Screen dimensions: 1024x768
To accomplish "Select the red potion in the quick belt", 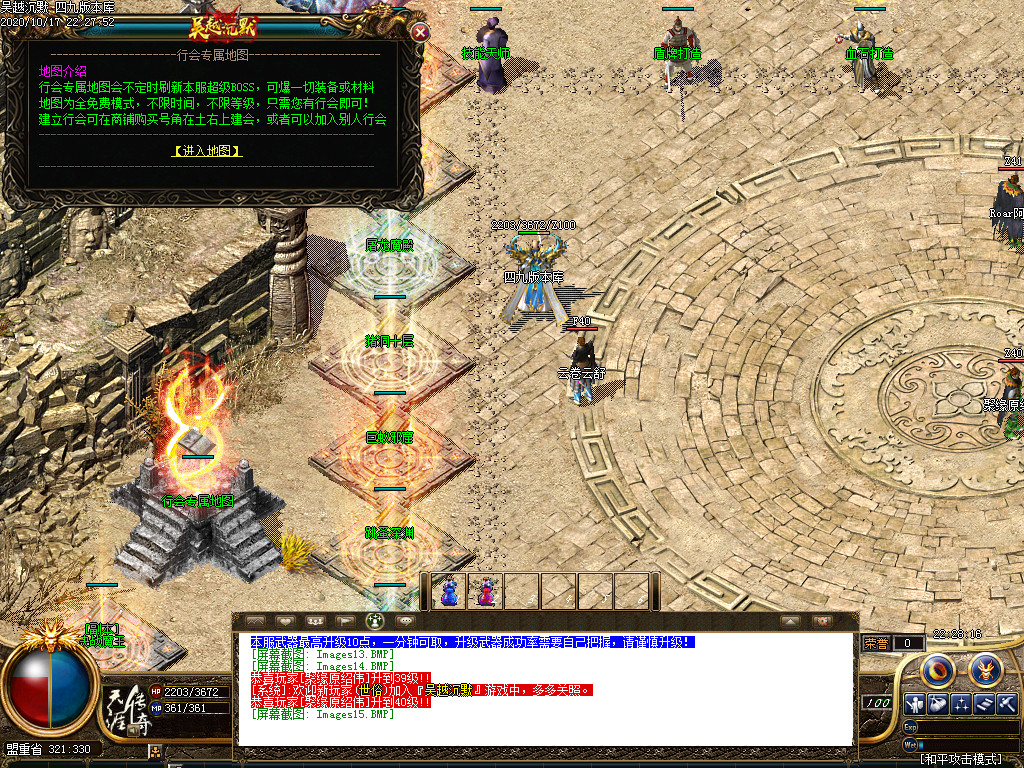I will click(485, 591).
